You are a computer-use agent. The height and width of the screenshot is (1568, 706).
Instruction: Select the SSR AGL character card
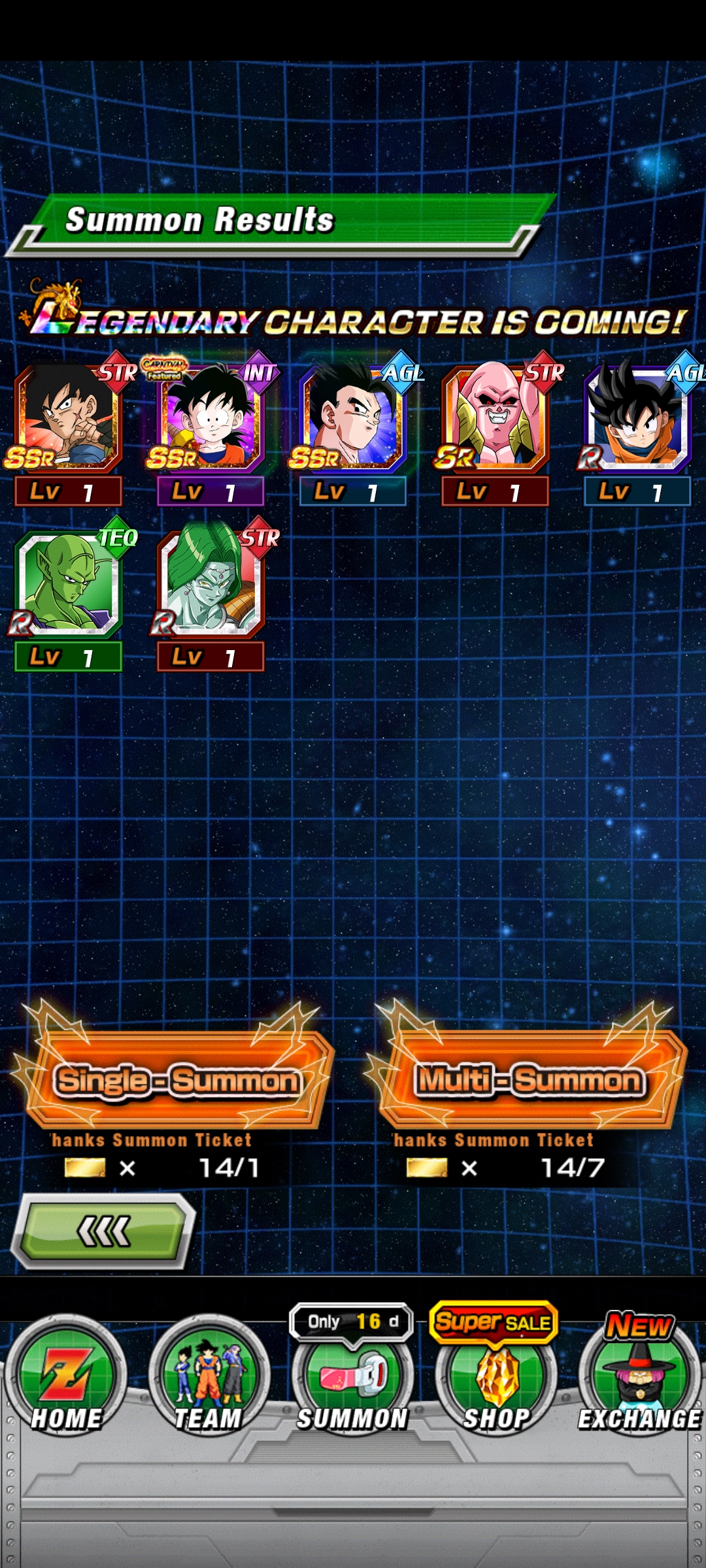[x=353, y=419]
